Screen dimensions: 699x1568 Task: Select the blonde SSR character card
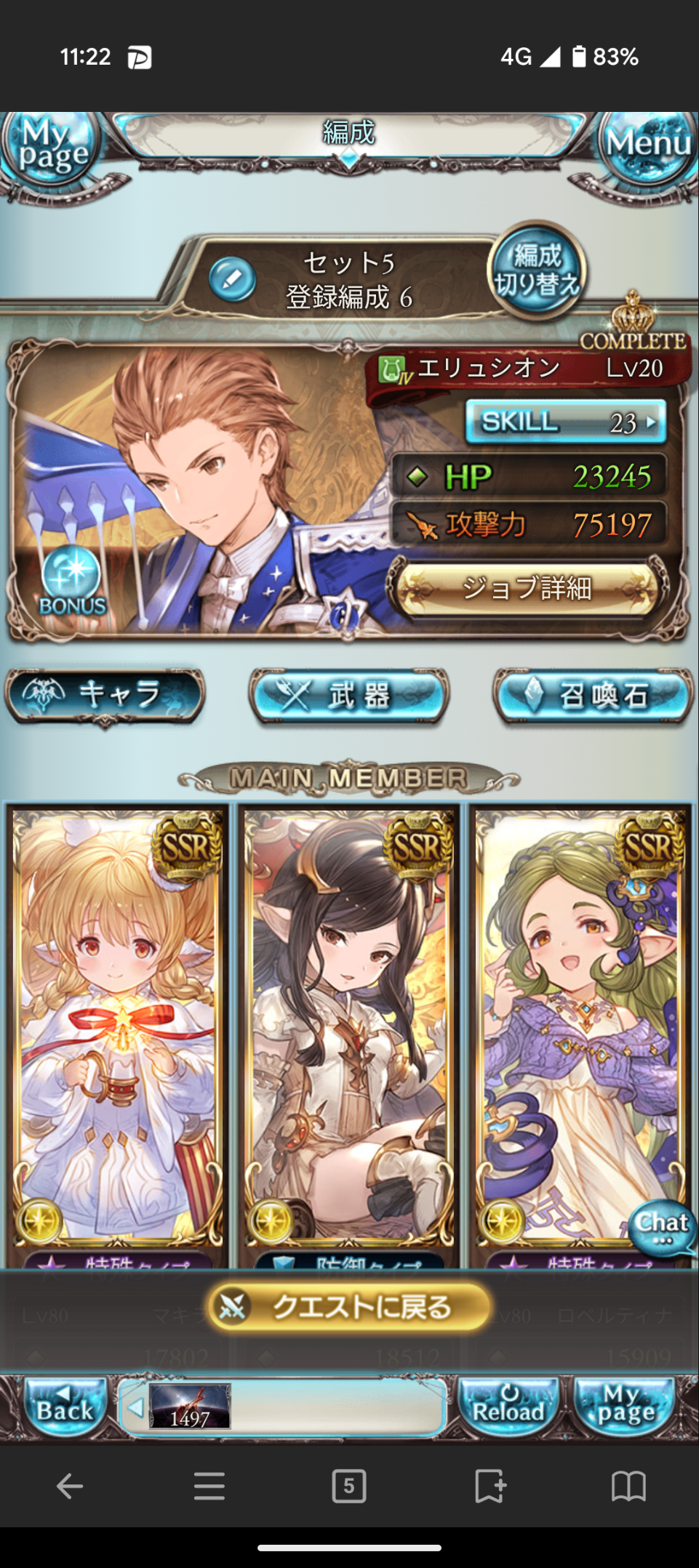click(118, 1025)
